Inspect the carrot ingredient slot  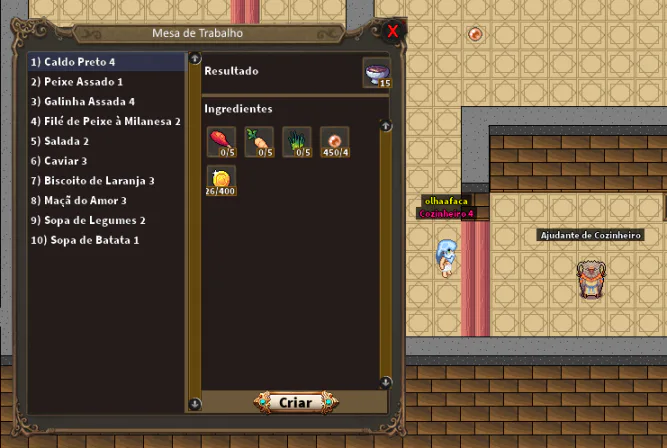click(x=258, y=142)
